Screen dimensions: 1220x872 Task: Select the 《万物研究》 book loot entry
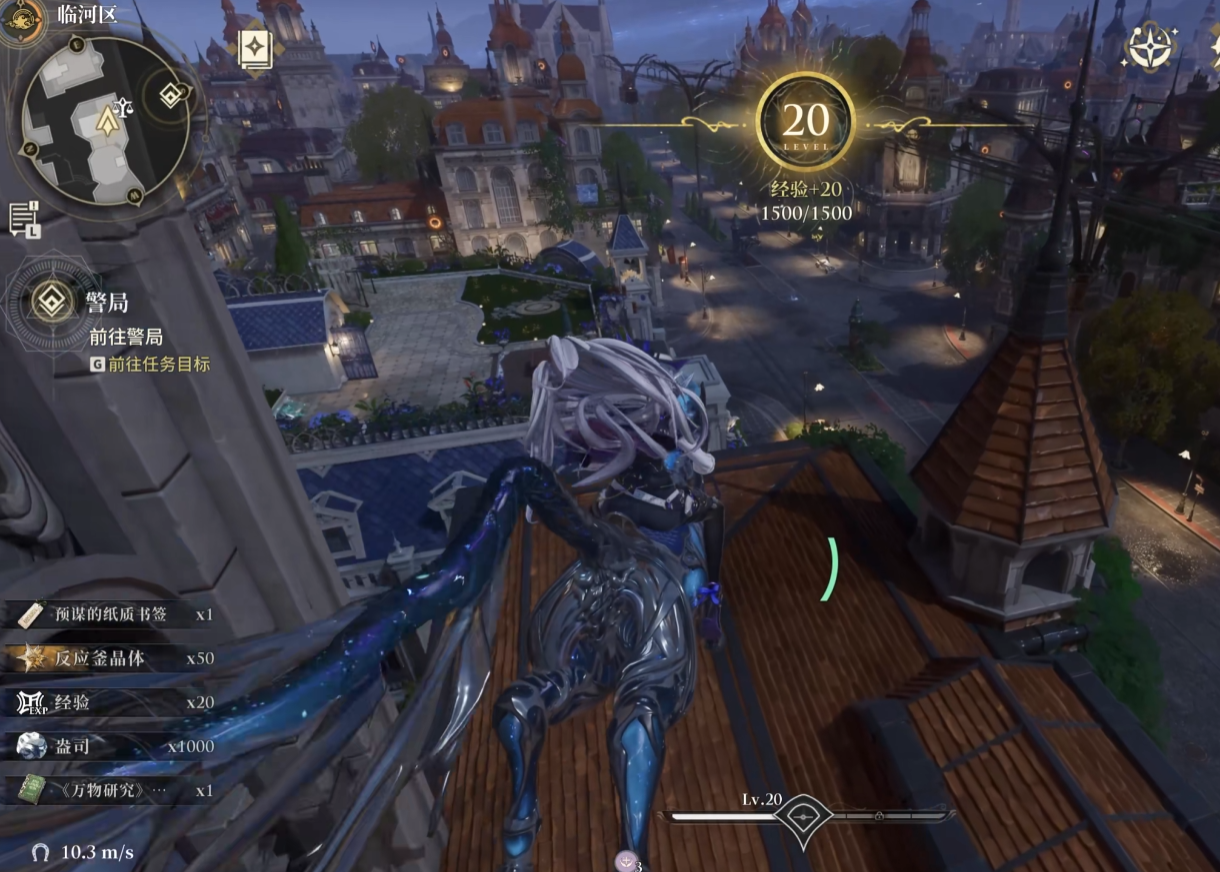(110, 790)
